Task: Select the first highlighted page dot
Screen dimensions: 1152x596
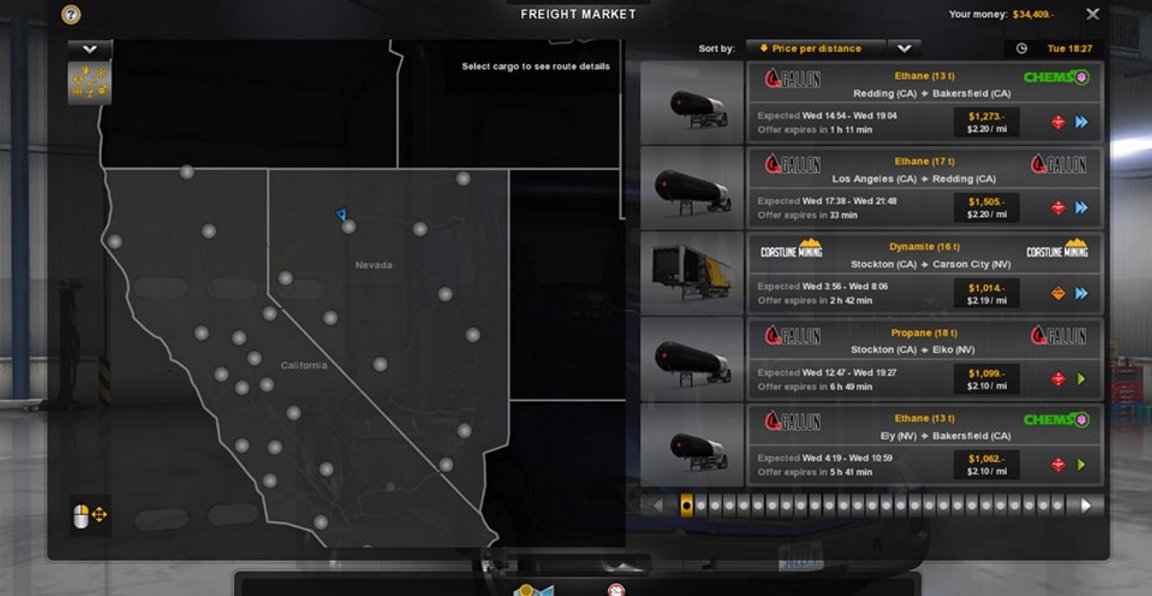Action: (x=686, y=506)
